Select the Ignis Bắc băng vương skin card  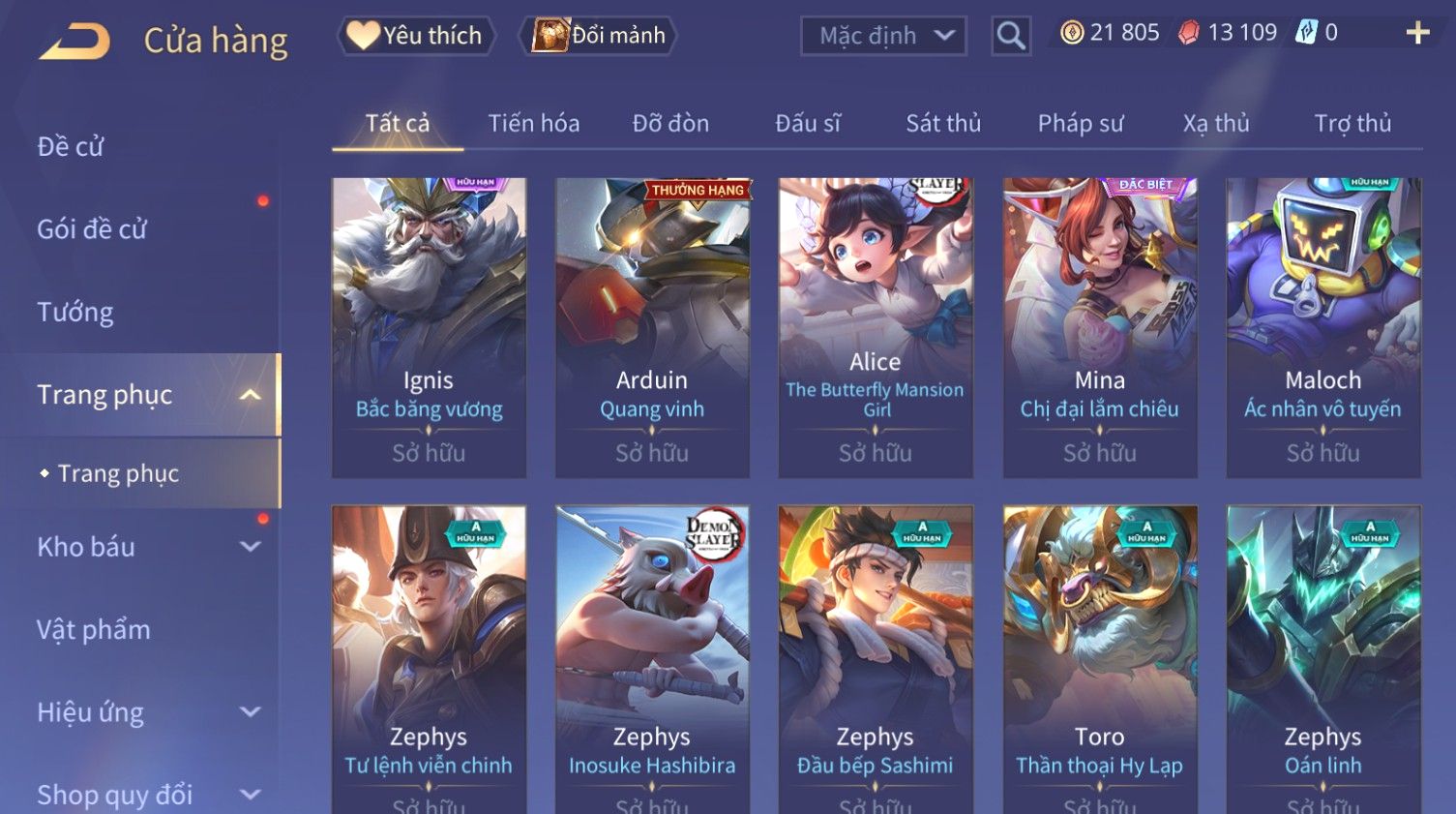point(429,327)
